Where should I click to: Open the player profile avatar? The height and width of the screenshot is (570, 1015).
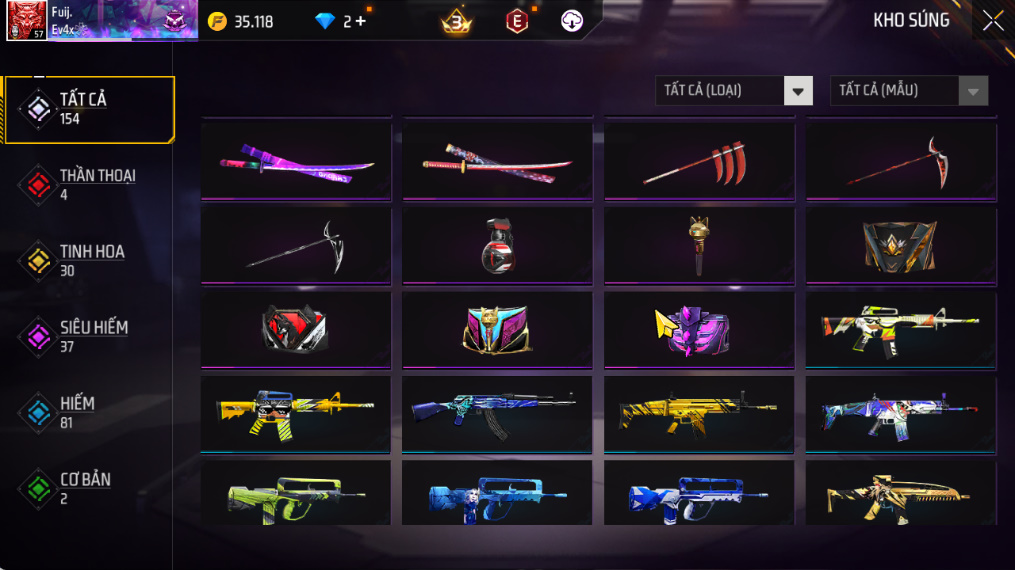coord(26,20)
